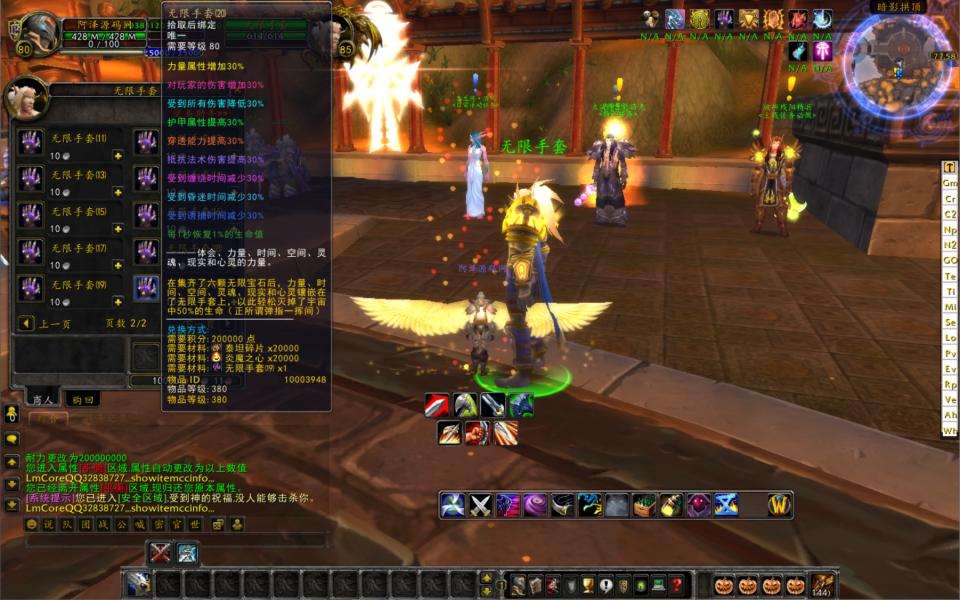This screenshot has width=960, height=600.
Task: Open the golden trophy achievements button
Action: pyautogui.click(x=589, y=585)
